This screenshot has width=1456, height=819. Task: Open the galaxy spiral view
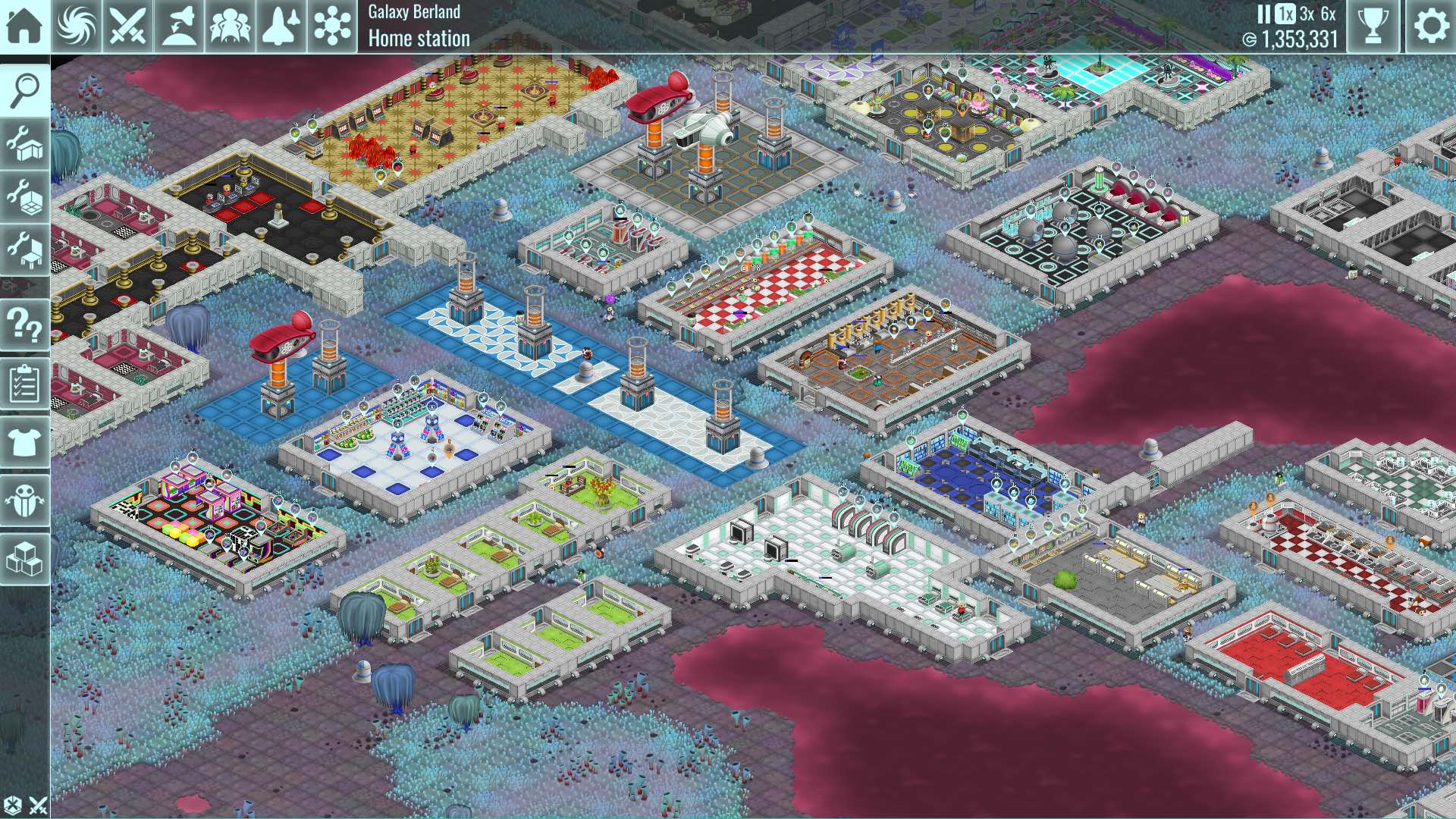click(x=77, y=26)
